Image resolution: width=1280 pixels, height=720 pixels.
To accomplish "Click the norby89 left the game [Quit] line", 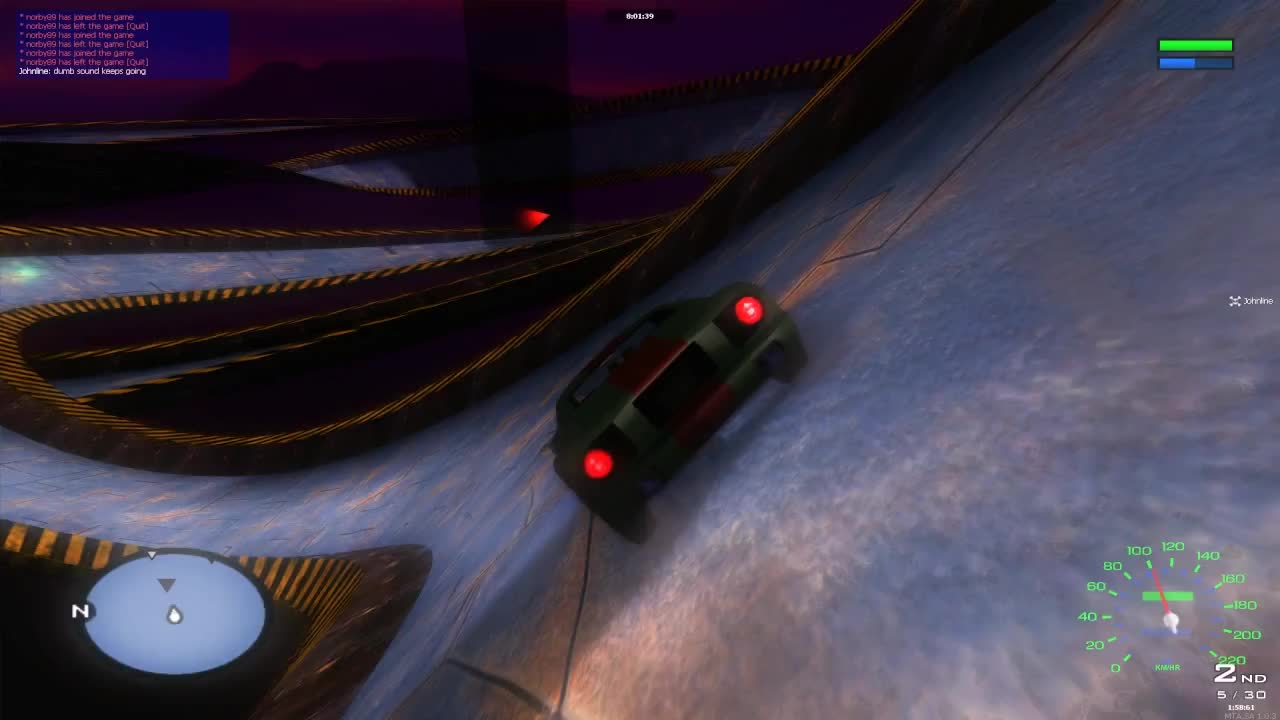I will (85, 25).
